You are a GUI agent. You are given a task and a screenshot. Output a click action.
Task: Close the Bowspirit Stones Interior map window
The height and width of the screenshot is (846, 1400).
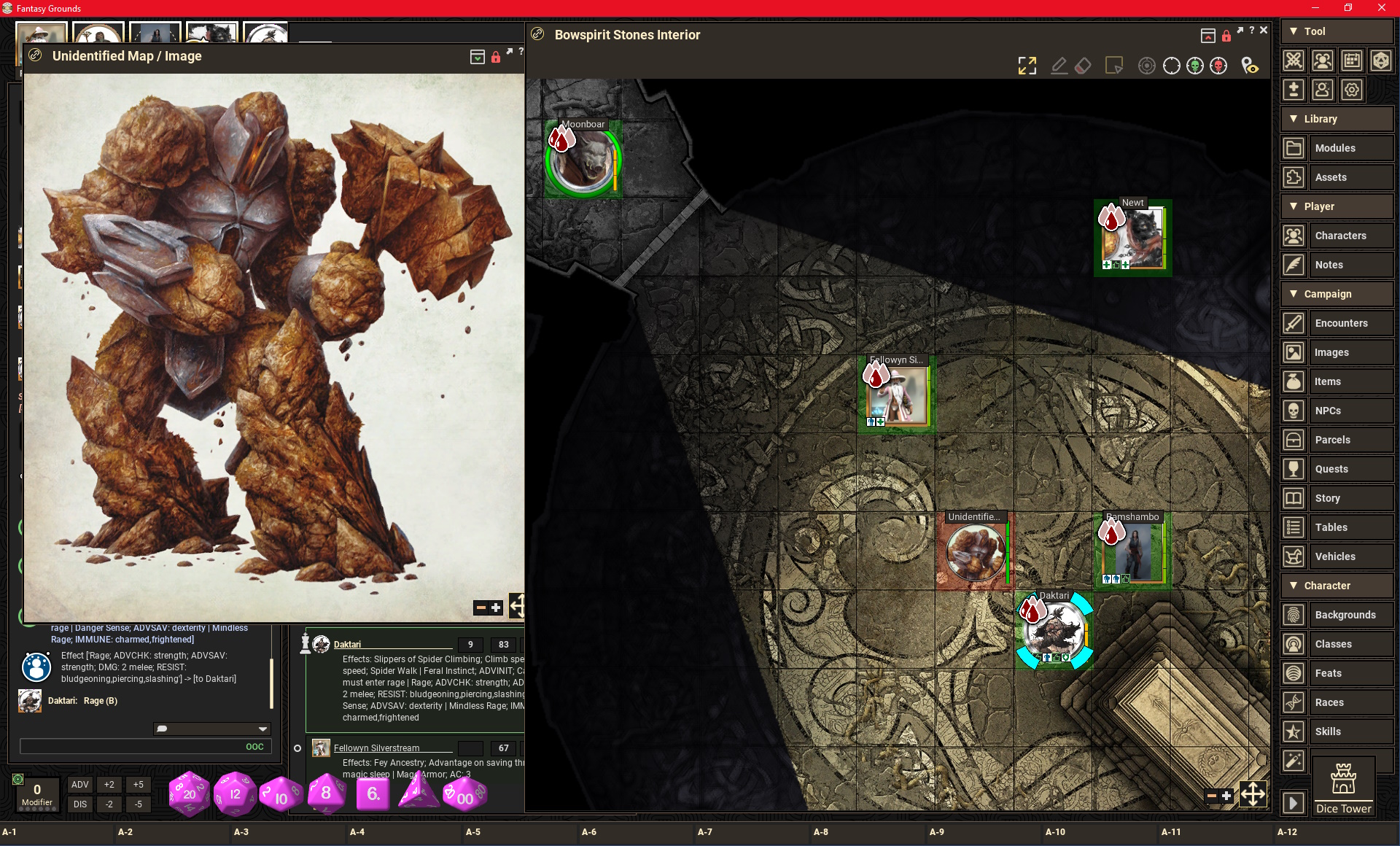tap(1264, 31)
